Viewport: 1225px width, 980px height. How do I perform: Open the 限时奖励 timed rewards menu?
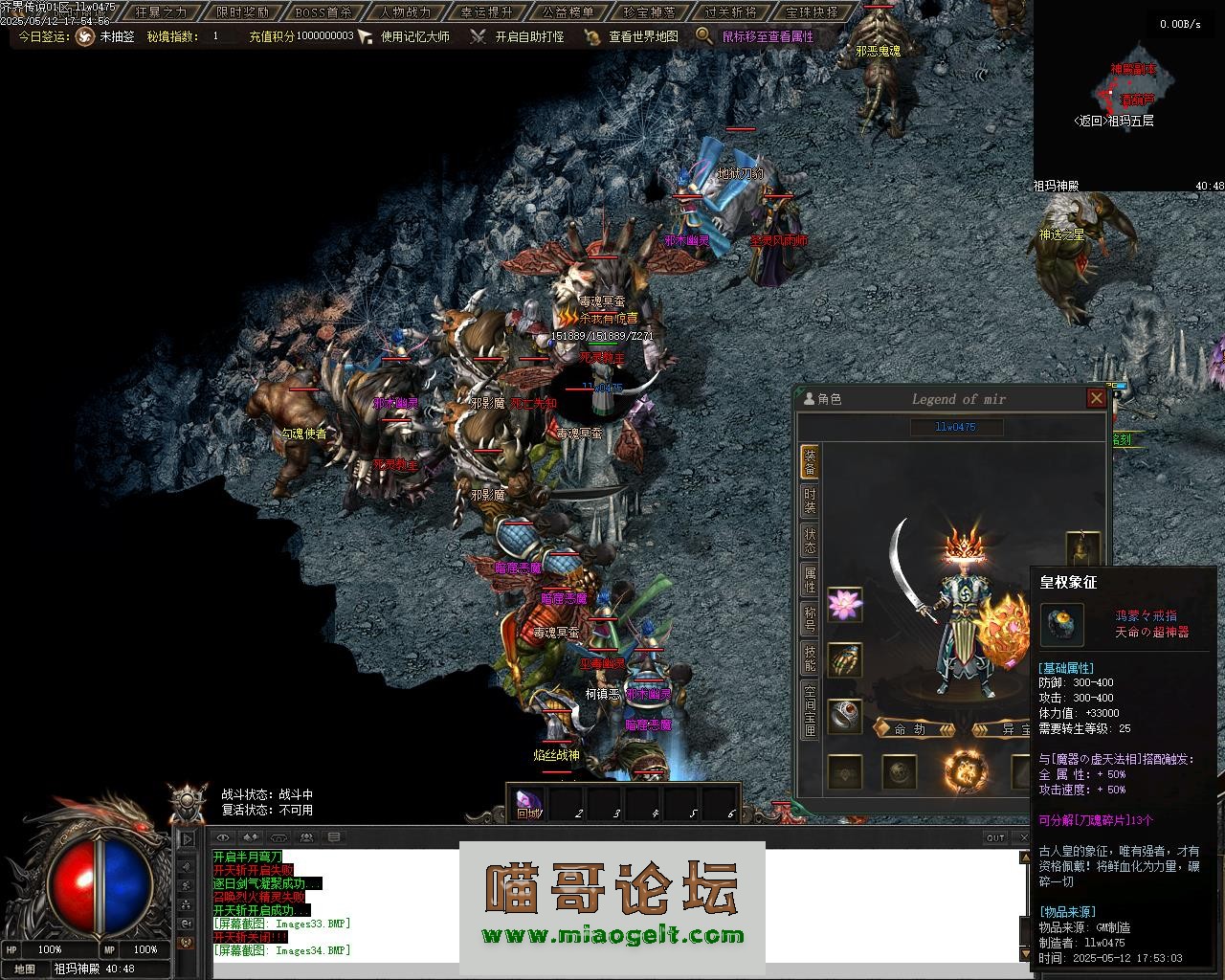pyautogui.click(x=243, y=12)
